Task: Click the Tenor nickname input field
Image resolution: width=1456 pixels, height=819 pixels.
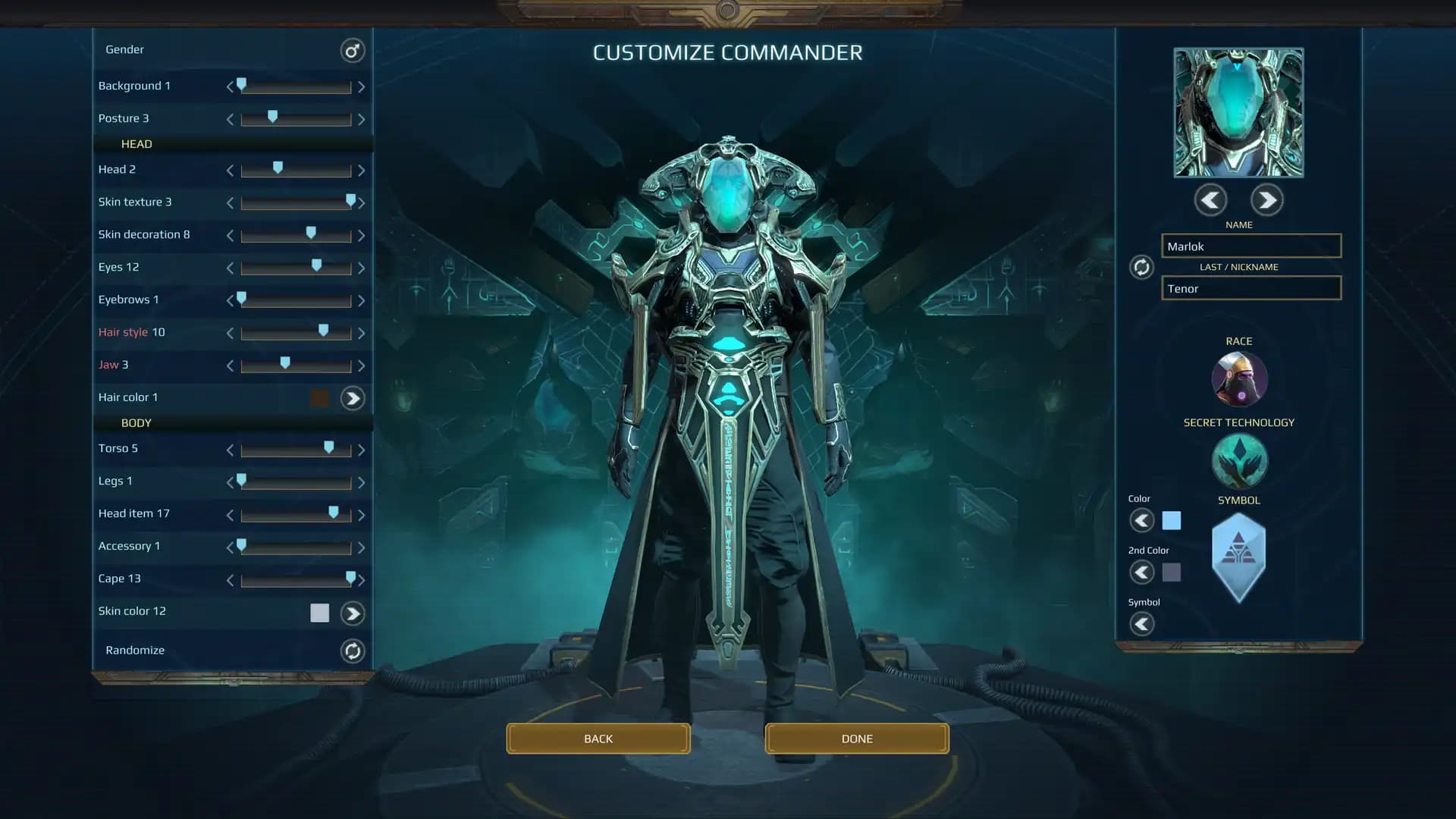Action: (1250, 288)
